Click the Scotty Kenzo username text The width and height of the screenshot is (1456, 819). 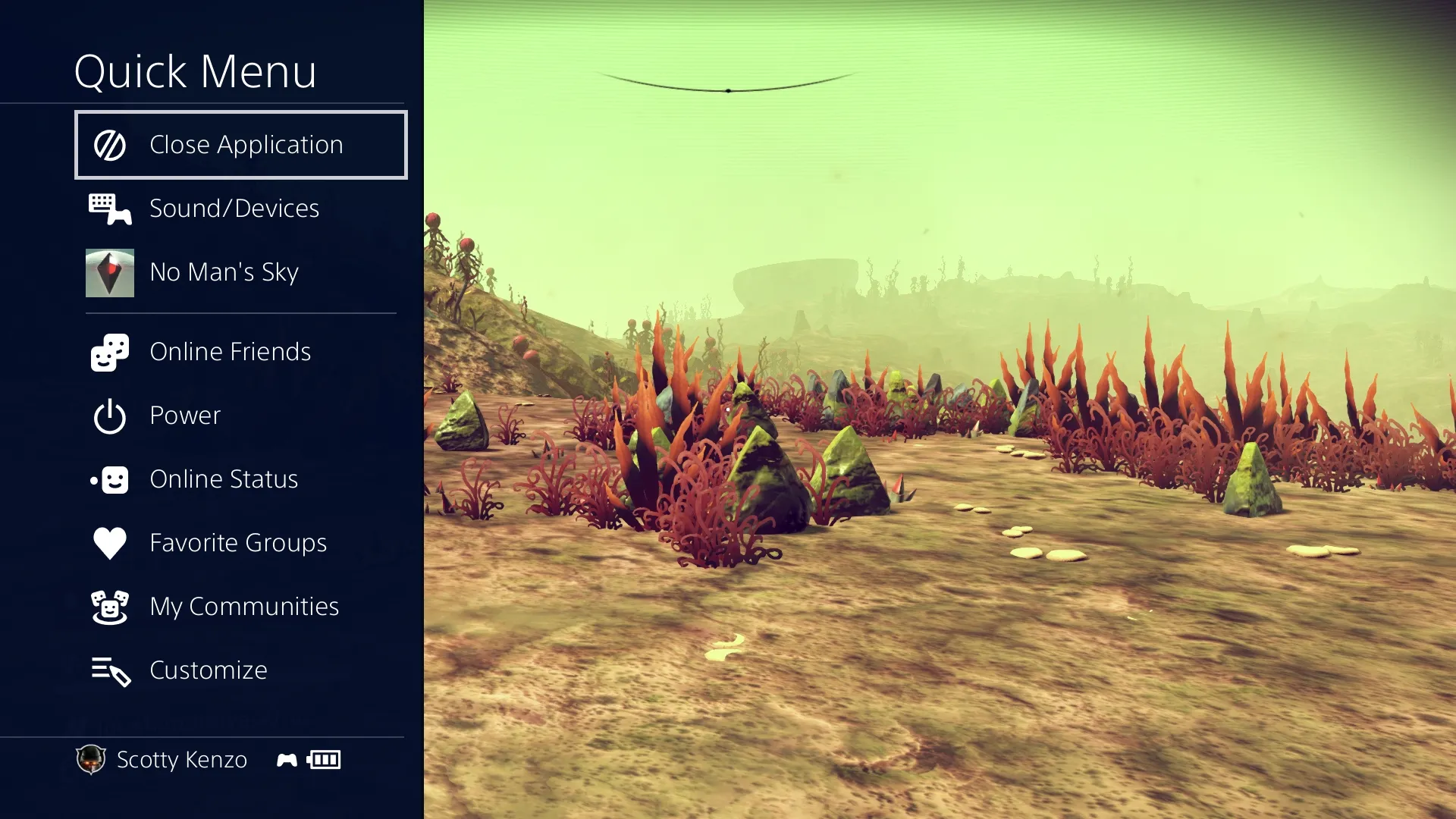point(180,759)
